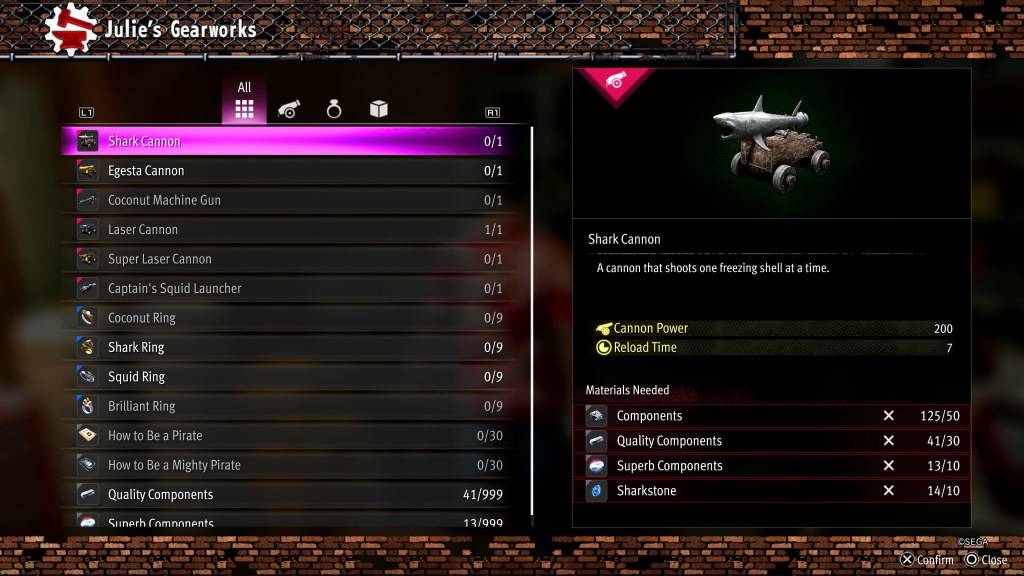Select the Shark Cannon entry

290,142
